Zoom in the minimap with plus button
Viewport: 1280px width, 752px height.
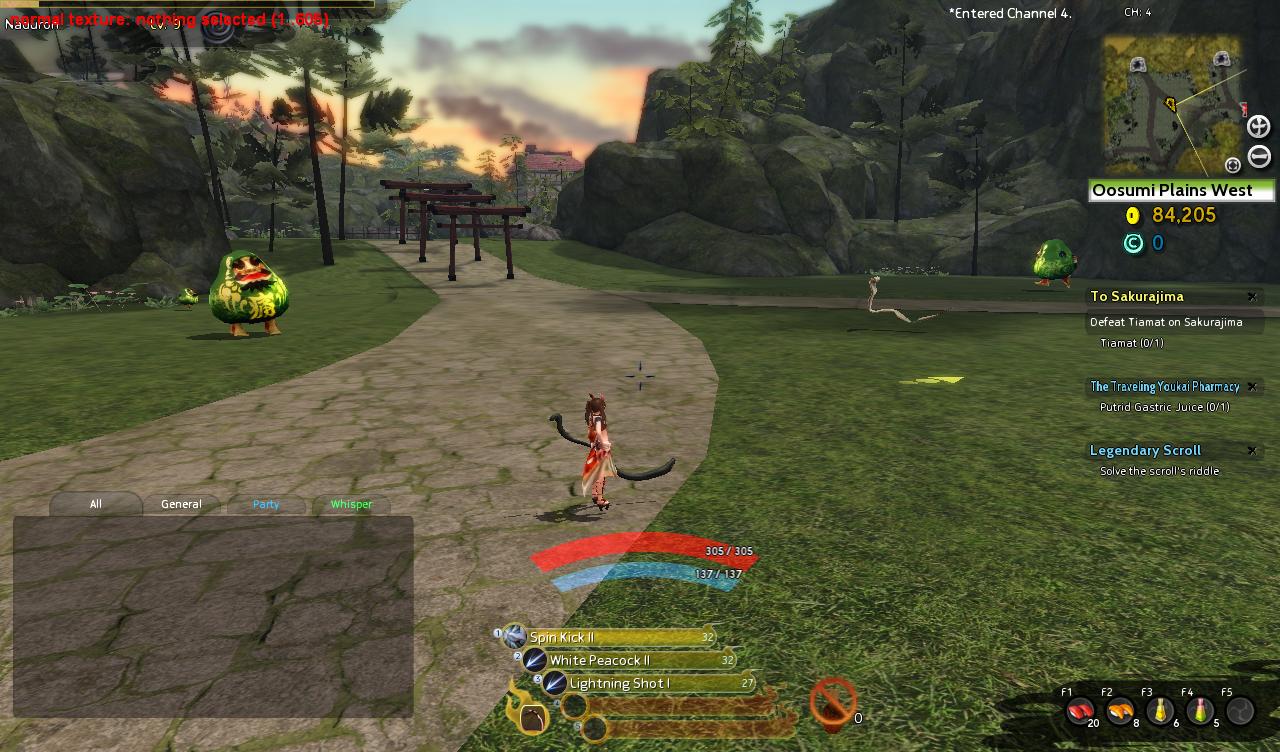click(x=1258, y=127)
